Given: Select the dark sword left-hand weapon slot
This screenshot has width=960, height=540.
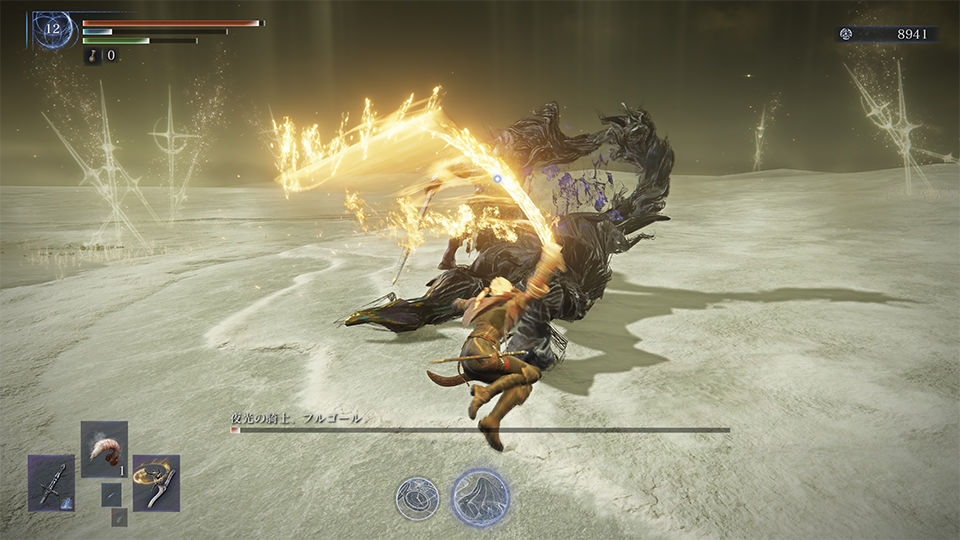Looking at the screenshot, I should tap(51, 483).
